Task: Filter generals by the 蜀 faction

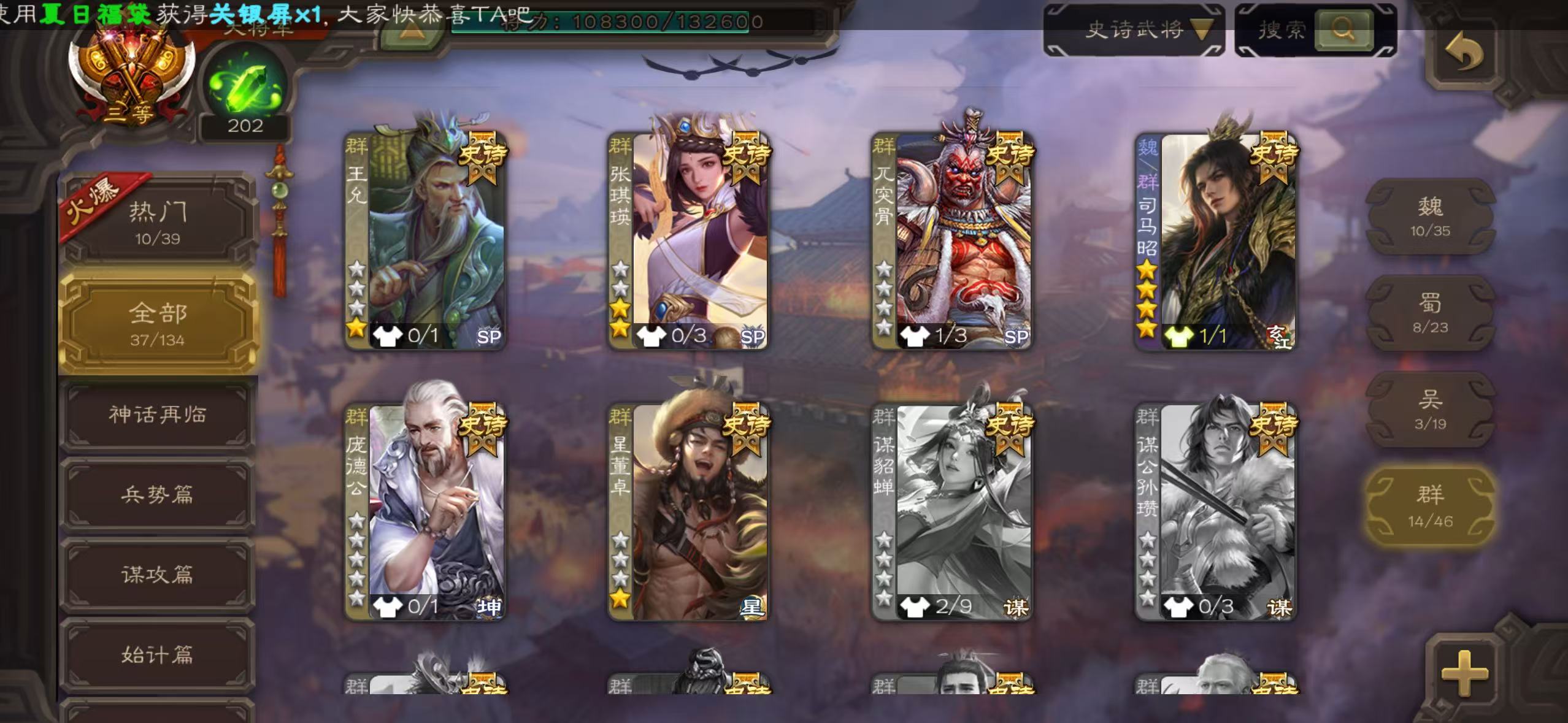Action: pos(1430,313)
